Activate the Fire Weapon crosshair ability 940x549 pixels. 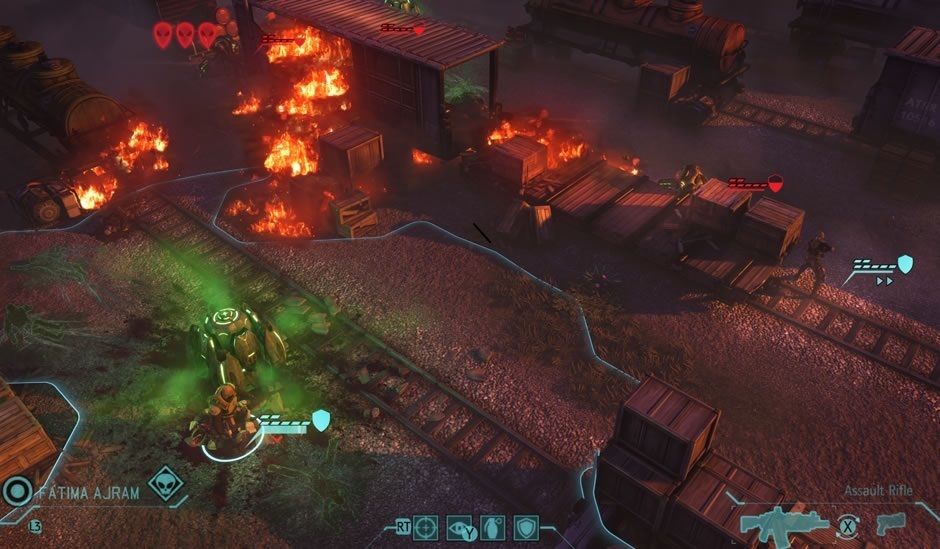click(426, 527)
